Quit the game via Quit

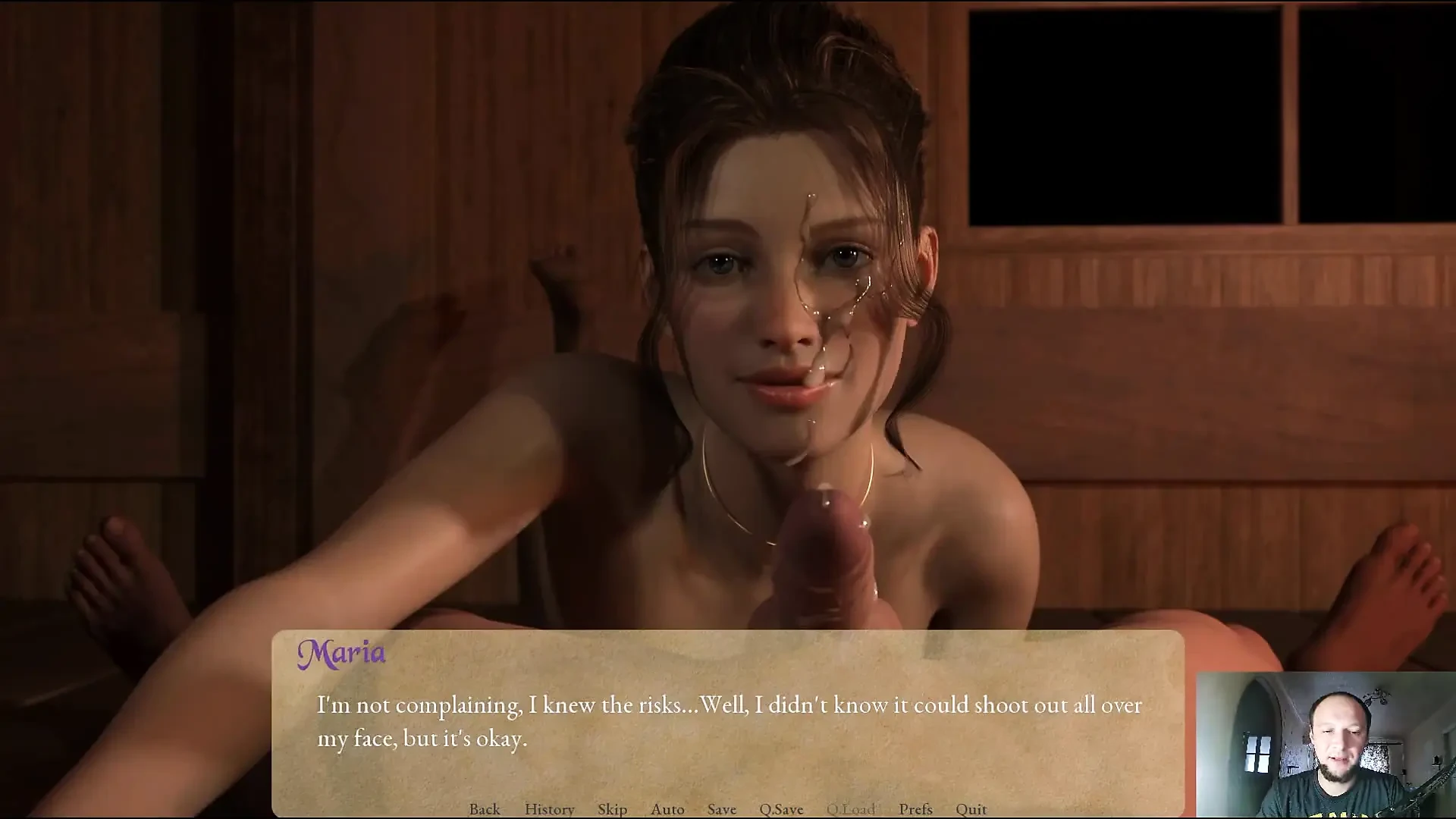point(971,809)
